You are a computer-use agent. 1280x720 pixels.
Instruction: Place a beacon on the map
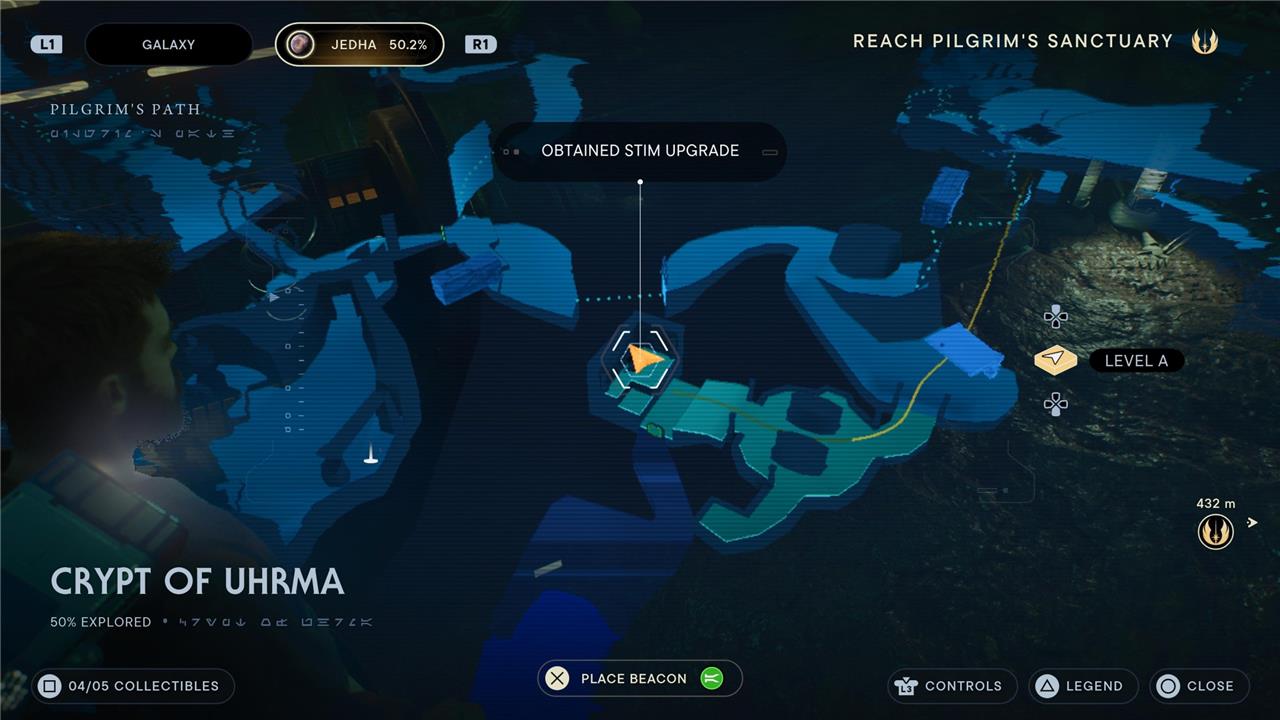pyautogui.click(x=640, y=678)
